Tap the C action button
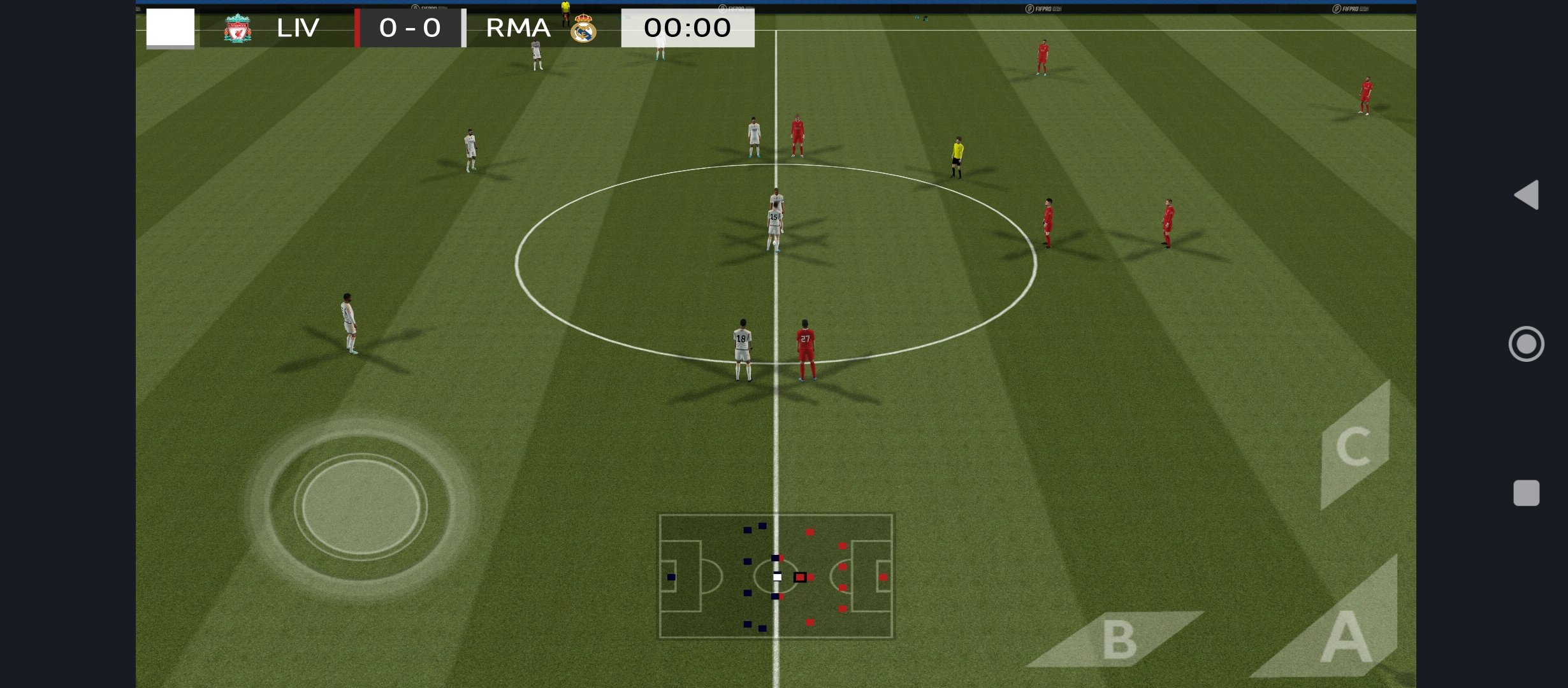This screenshot has width=1568, height=688. coord(1354,447)
